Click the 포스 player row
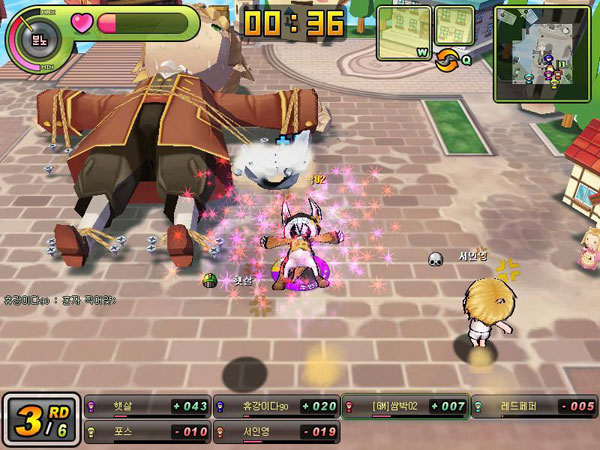 [x=148, y=431]
